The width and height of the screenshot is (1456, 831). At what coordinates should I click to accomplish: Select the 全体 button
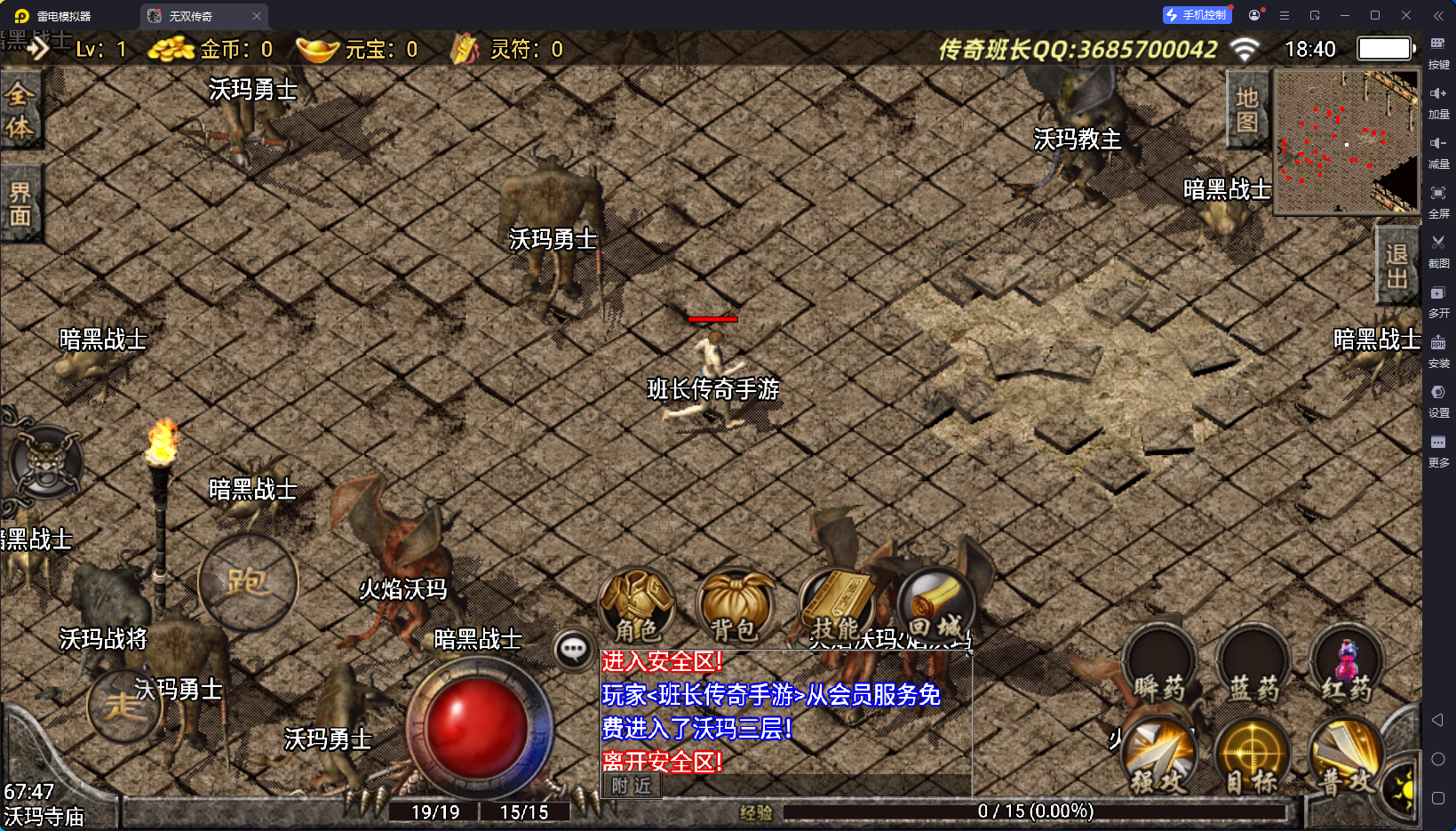20,111
